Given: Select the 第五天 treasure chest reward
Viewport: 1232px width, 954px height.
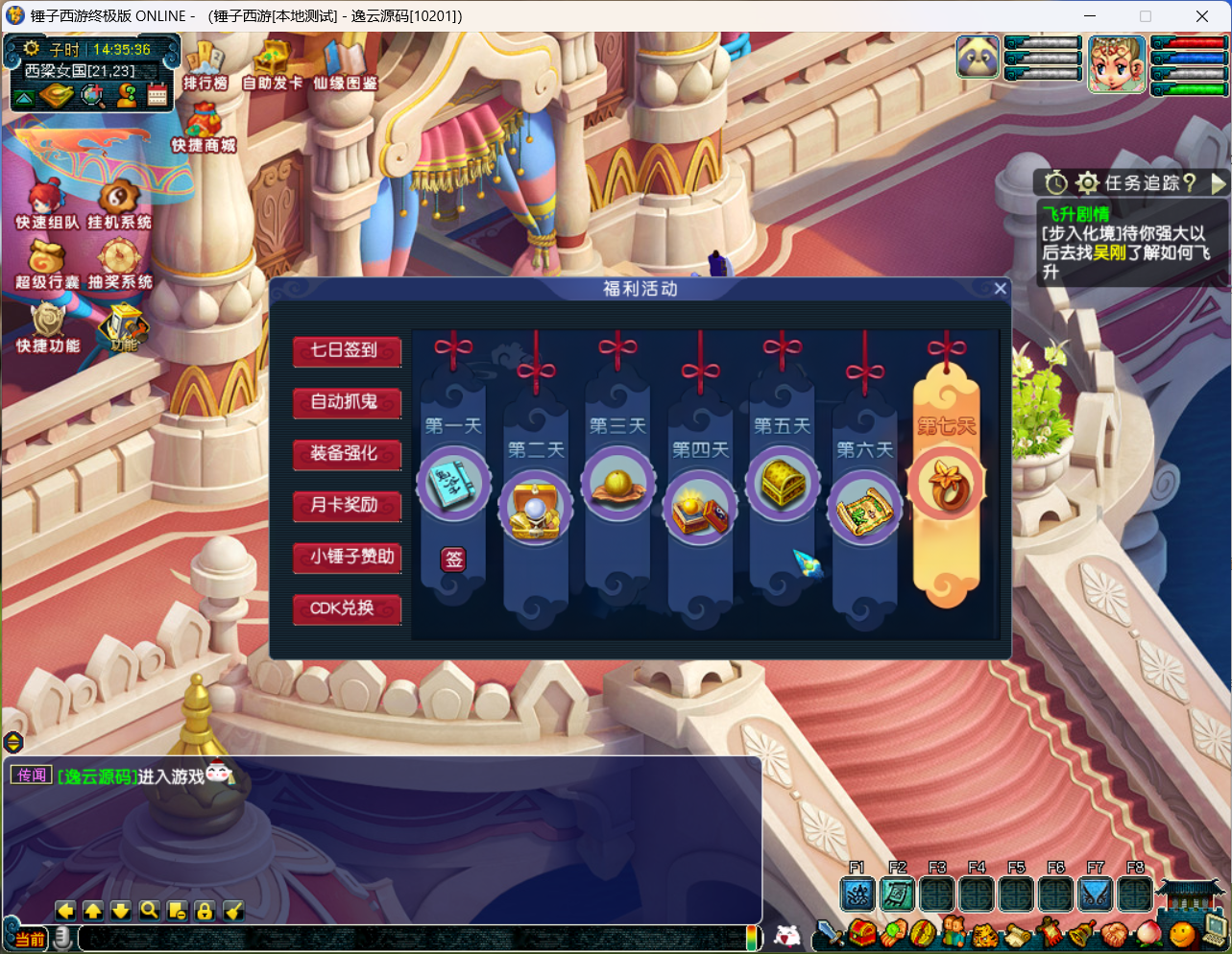Looking at the screenshot, I should [x=783, y=483].
